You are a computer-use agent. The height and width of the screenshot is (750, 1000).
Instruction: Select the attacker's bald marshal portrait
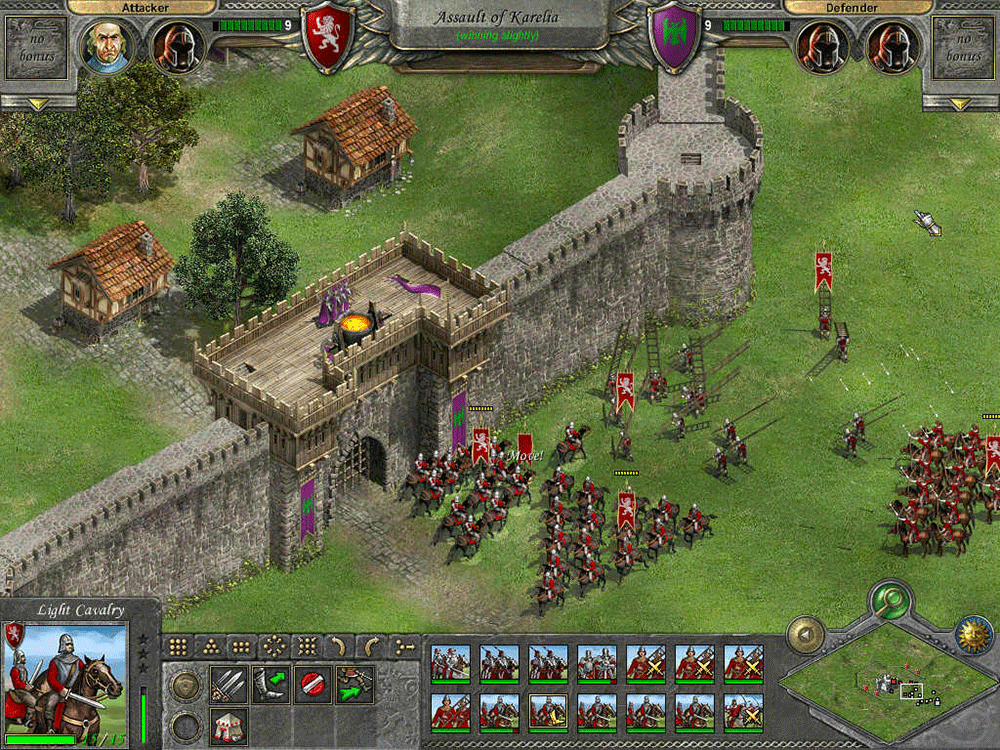(x=106, y=46)
